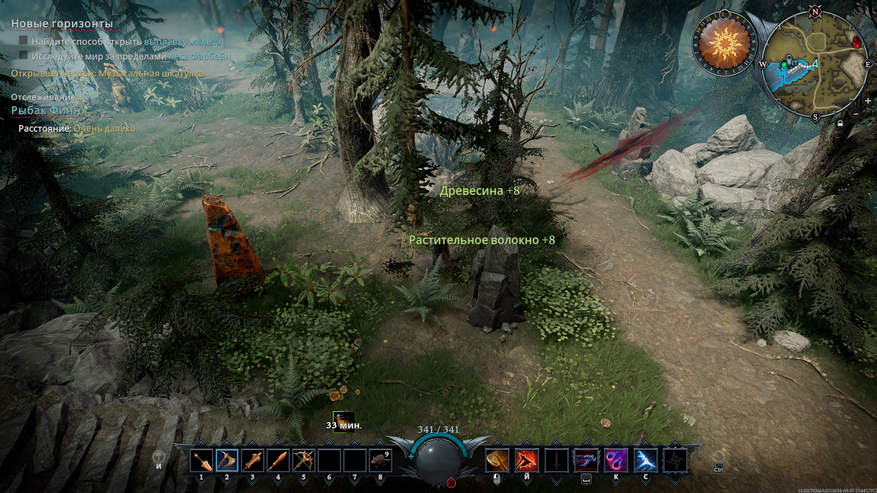Activate the red-and-blue dash ability icon

coord(586,460)
